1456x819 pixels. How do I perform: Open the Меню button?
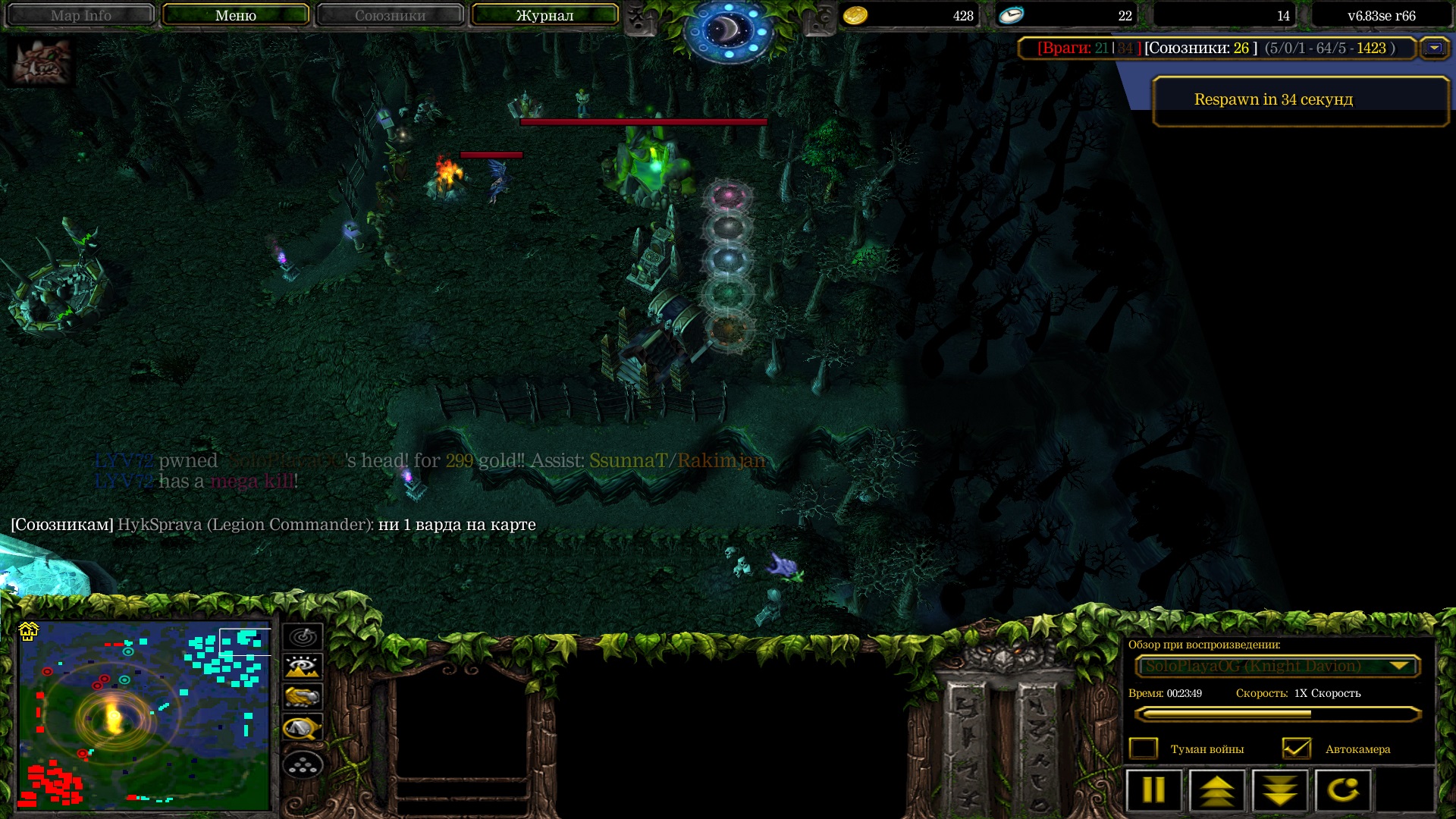pos(235,15)
